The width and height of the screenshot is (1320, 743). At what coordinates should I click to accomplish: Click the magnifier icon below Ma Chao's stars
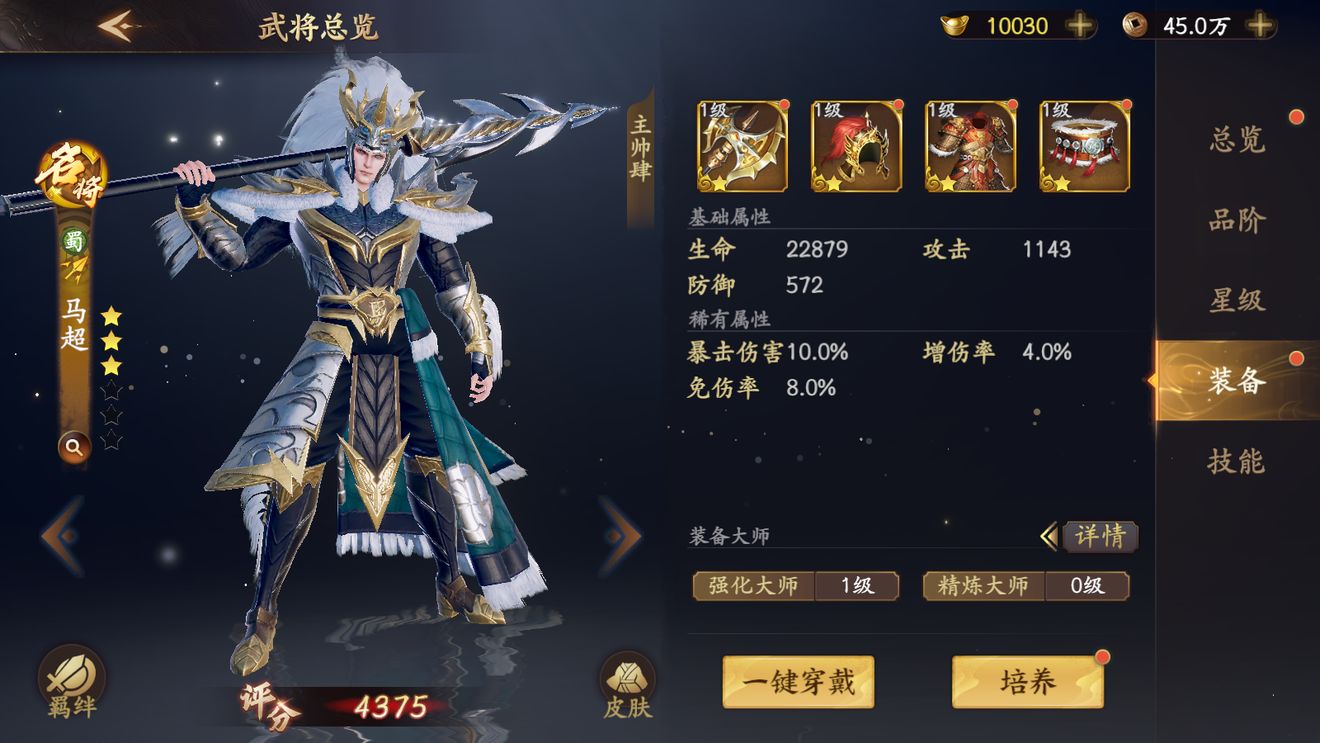point(73,447)
